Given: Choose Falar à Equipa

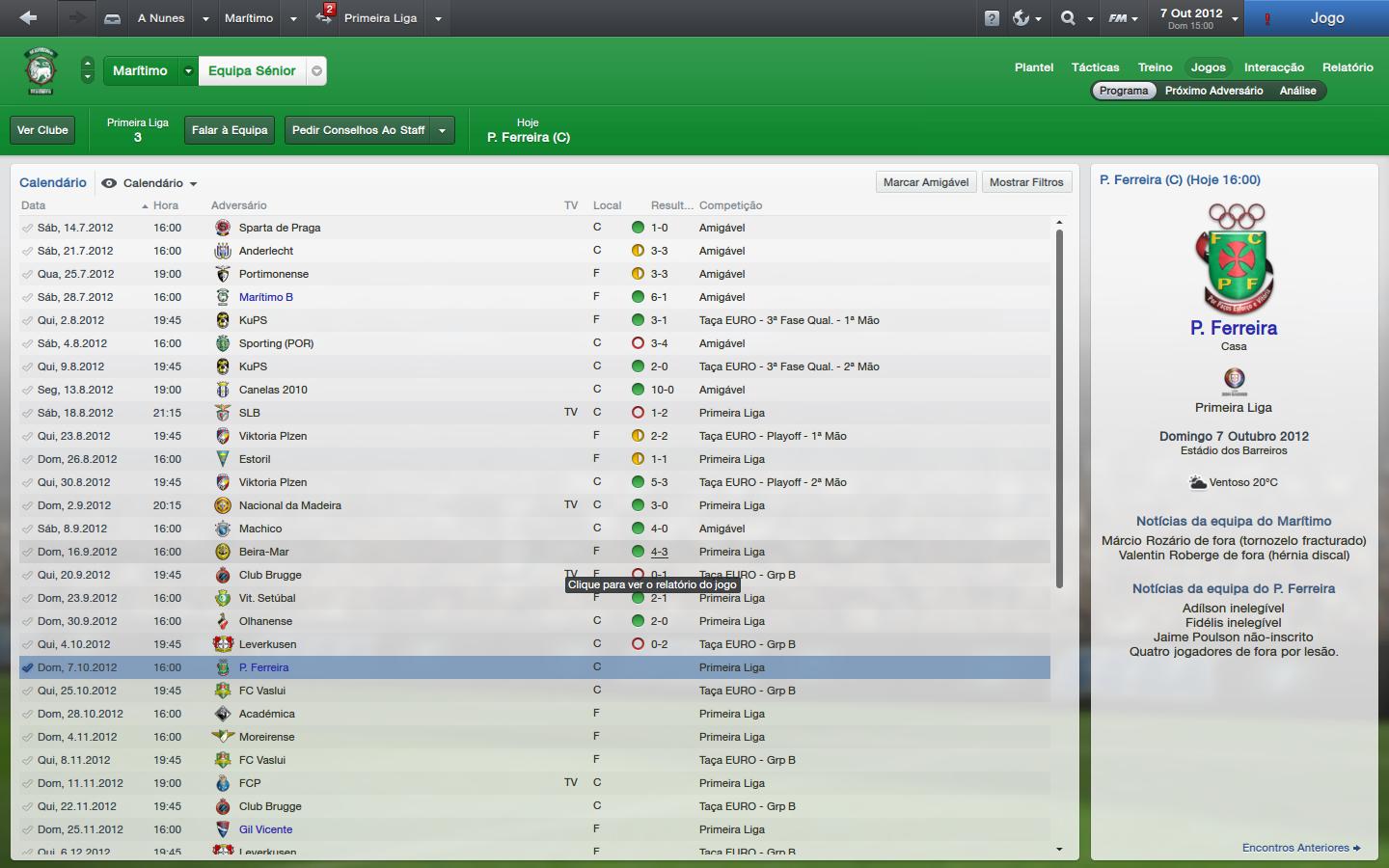Looking at the screenshot, I should coord(230,130).
